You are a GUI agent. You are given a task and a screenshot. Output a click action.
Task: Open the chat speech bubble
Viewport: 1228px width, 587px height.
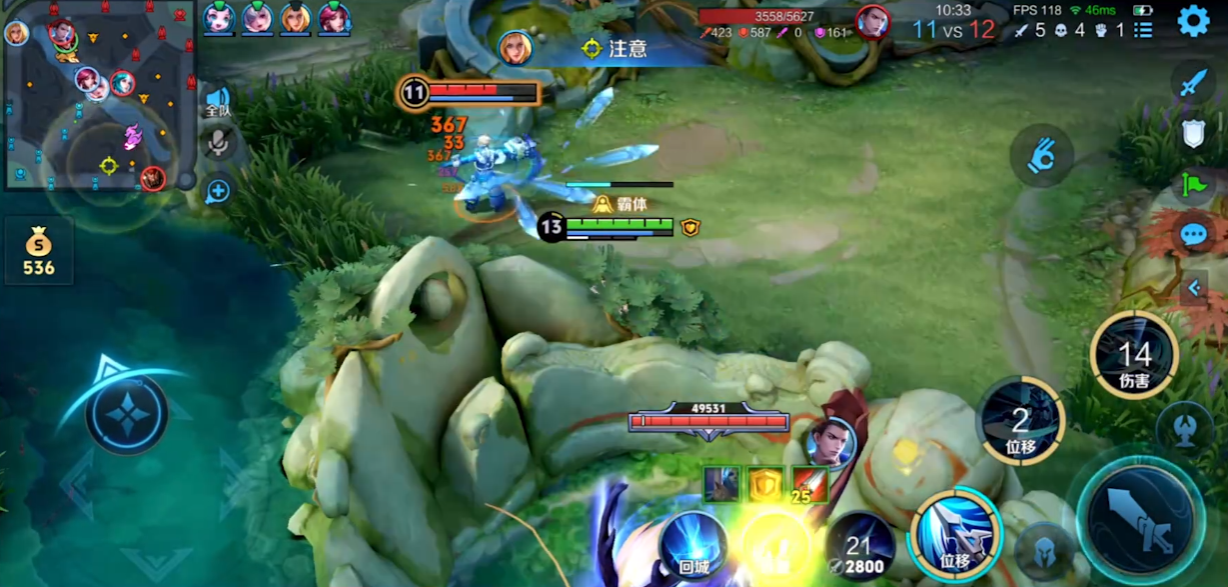click(x=1193, y=236)
